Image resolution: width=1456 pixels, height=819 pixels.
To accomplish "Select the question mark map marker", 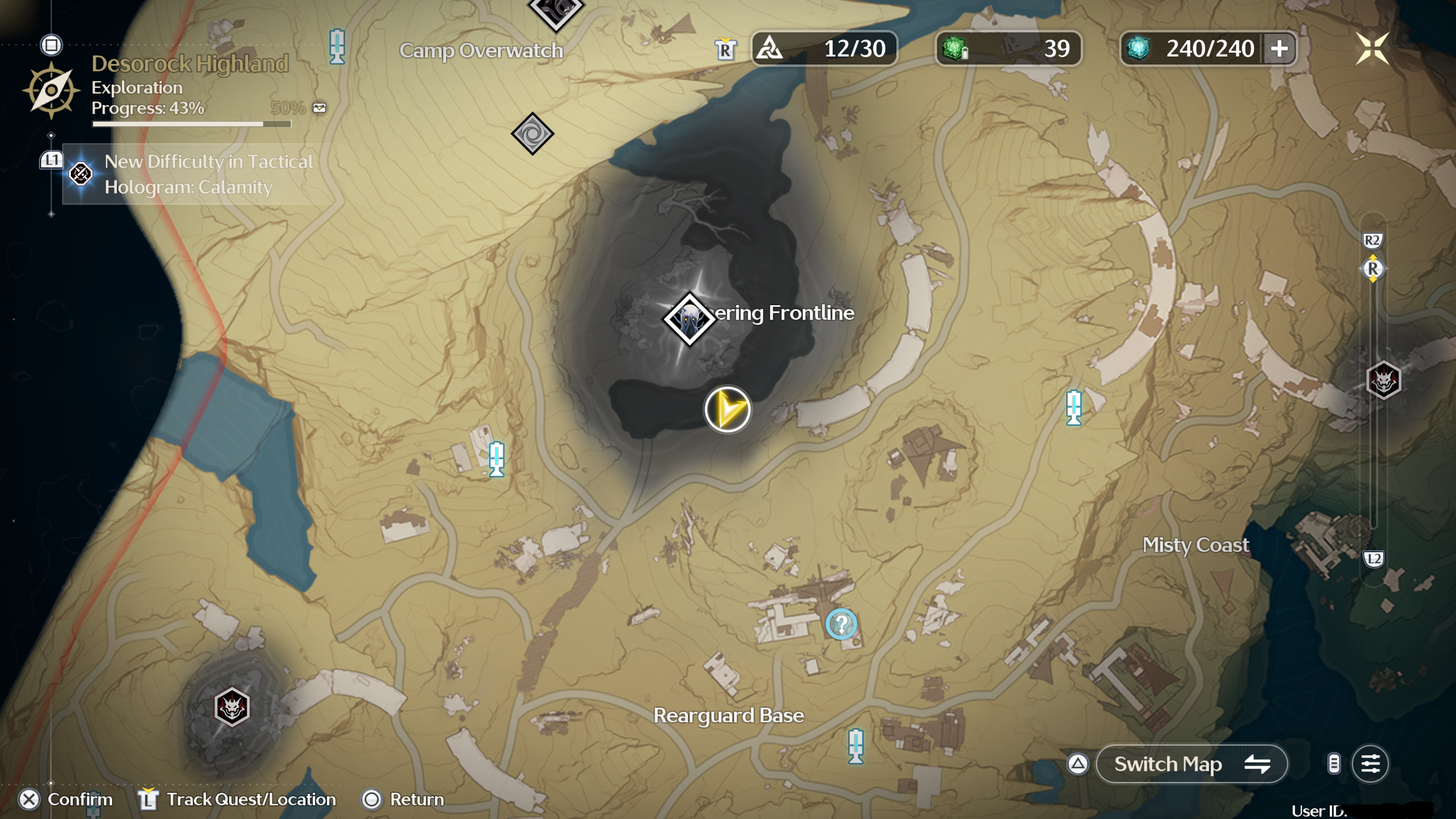I will click(x=841, y=624).
